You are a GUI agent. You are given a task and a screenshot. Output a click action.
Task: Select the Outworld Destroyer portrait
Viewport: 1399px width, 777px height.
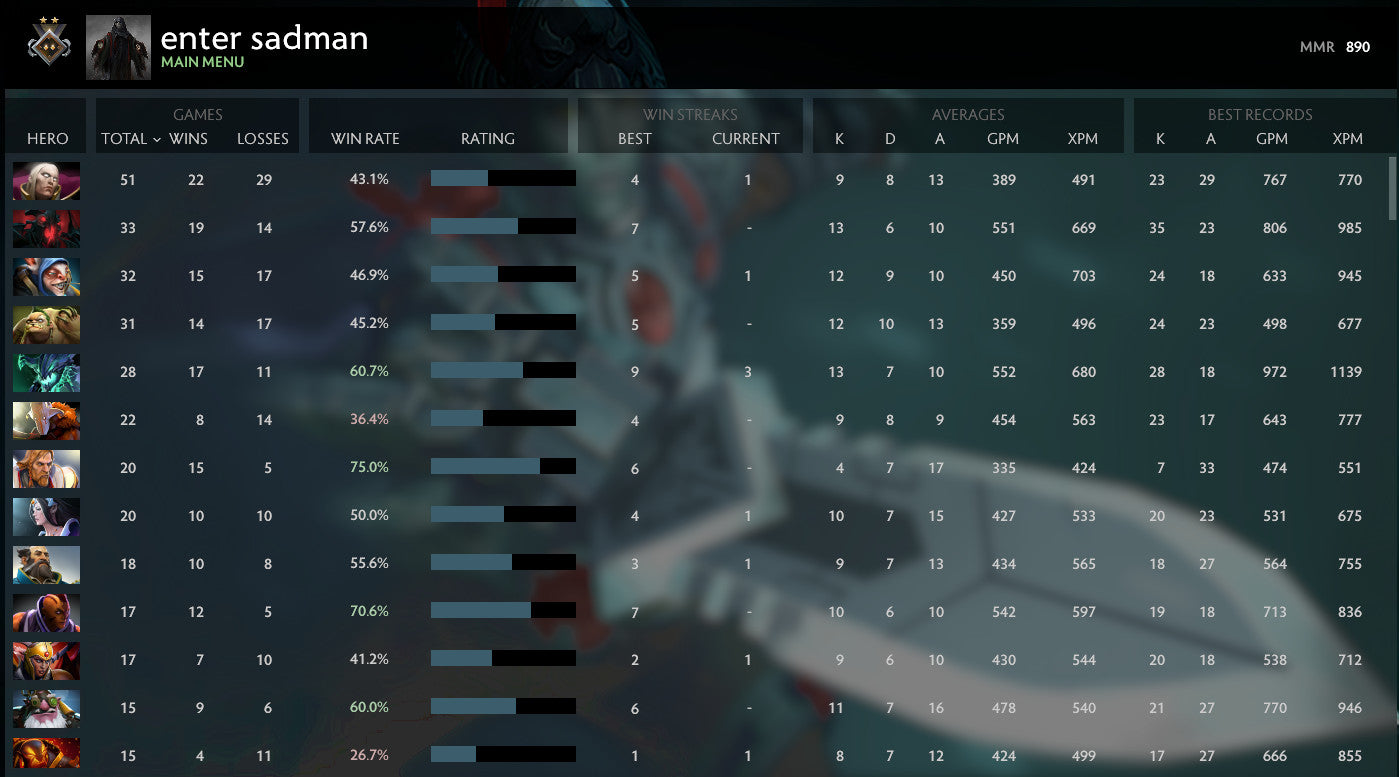[46, 372]
